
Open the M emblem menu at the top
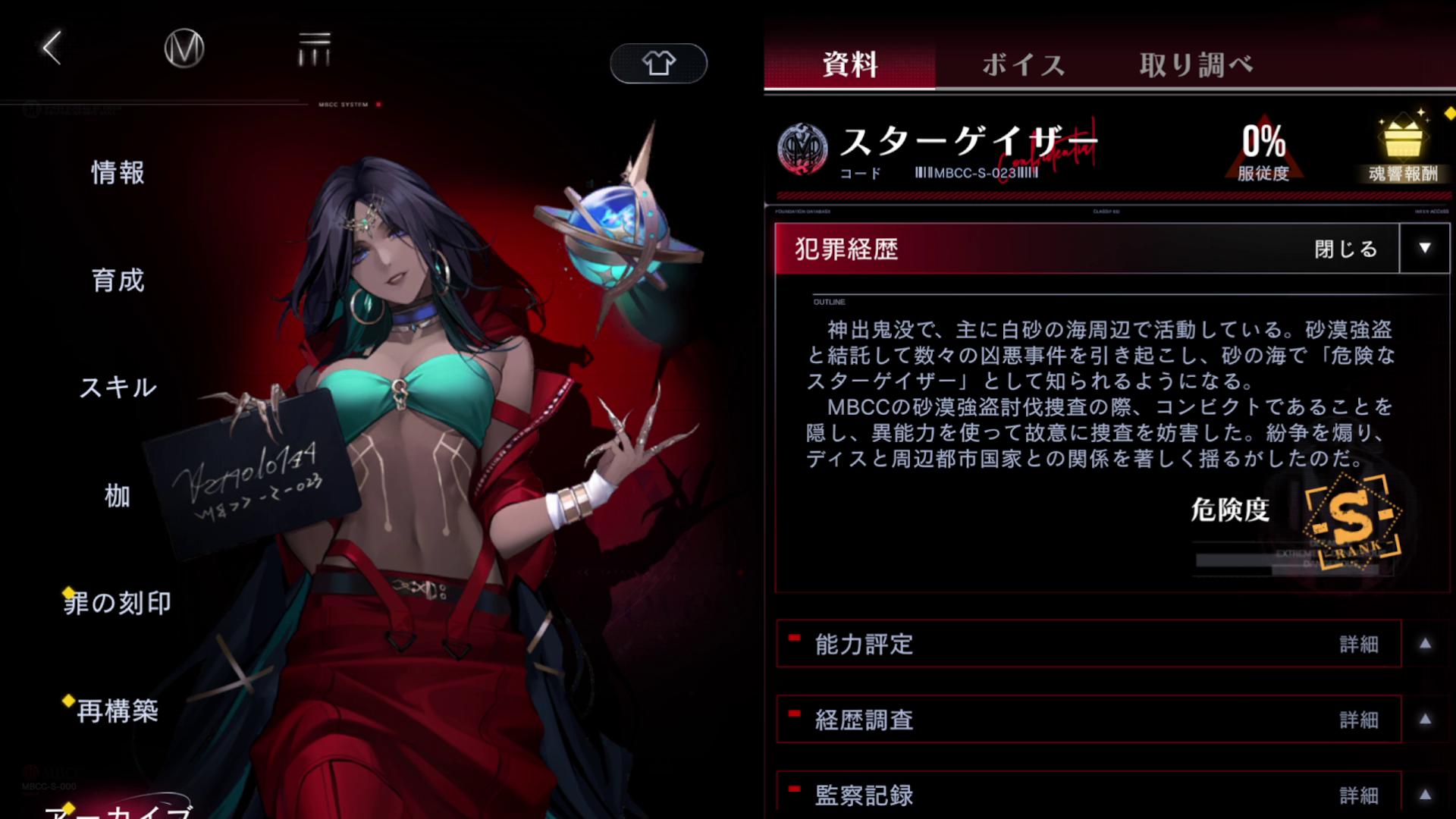tap(184, 48)
